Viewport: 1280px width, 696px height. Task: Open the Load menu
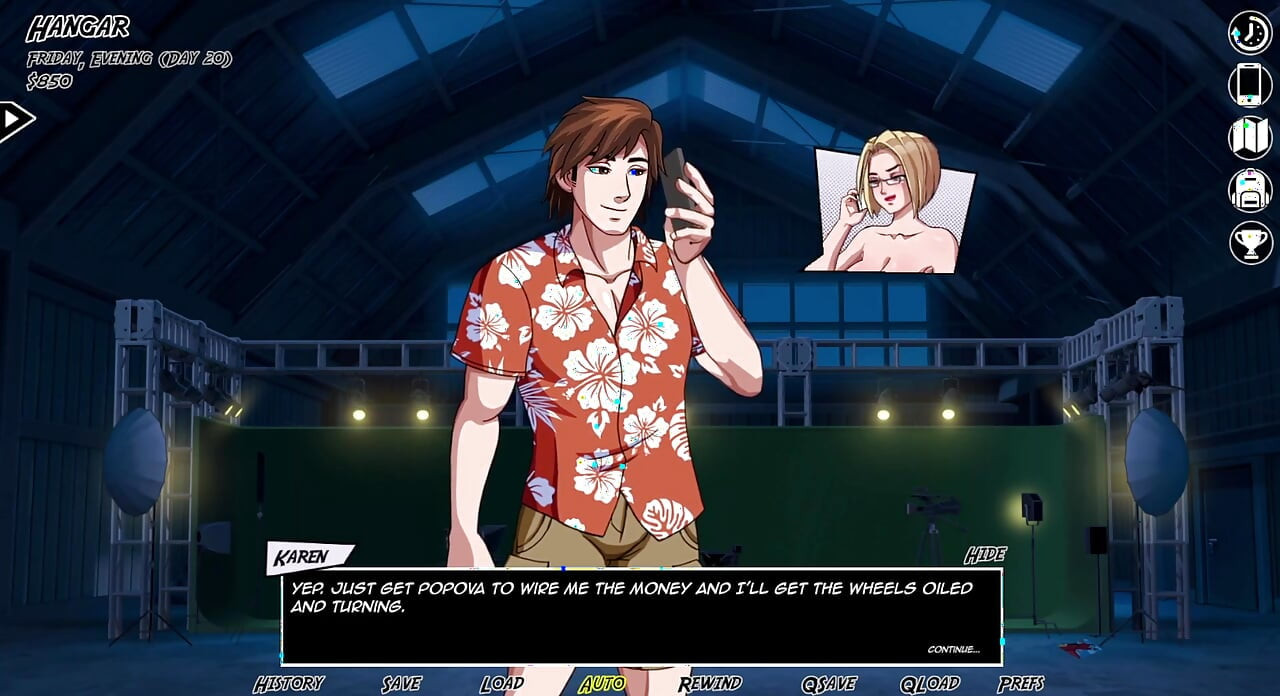click(501, 684)
